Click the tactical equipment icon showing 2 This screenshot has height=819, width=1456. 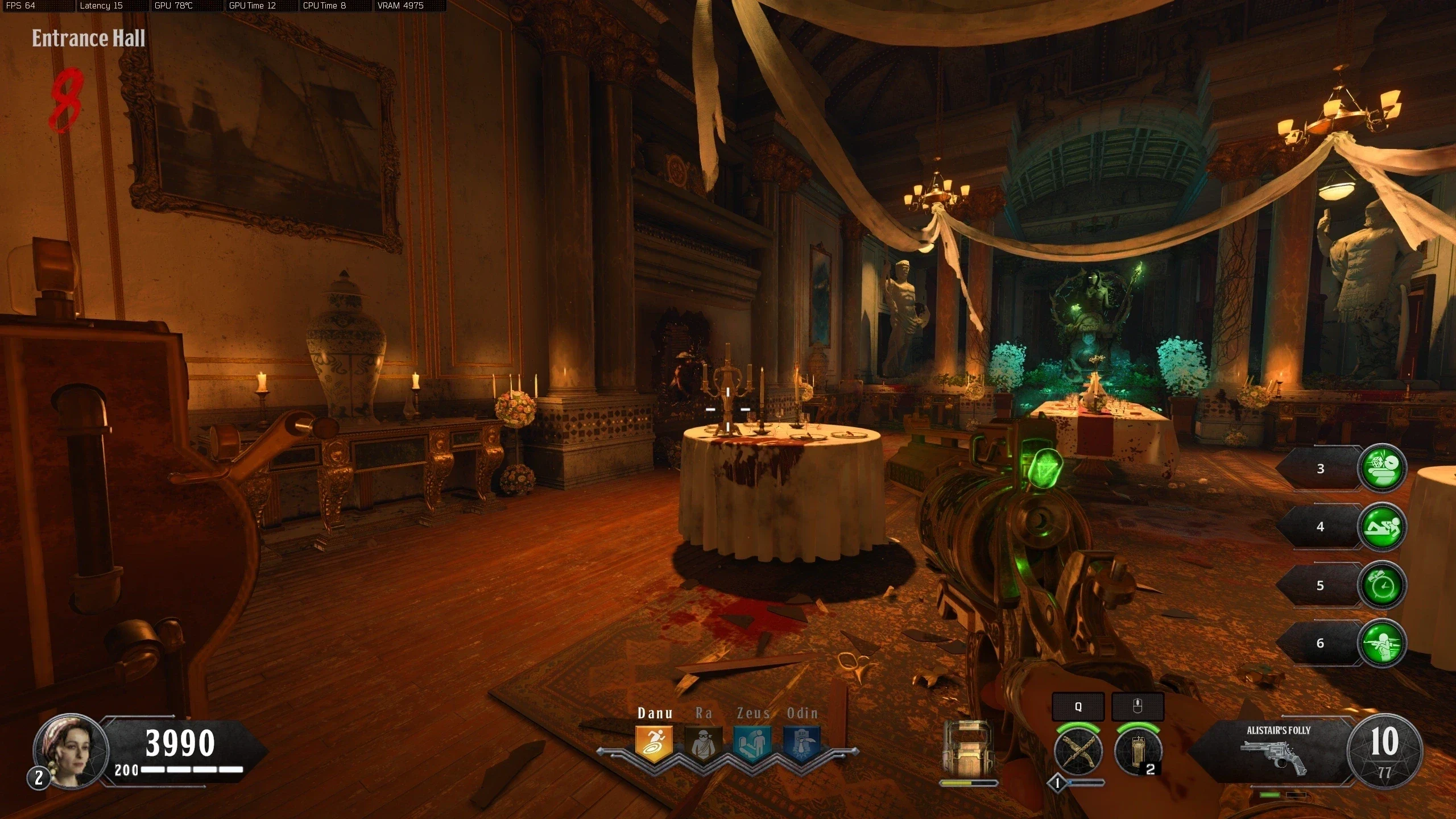[x=1137, y=751]
